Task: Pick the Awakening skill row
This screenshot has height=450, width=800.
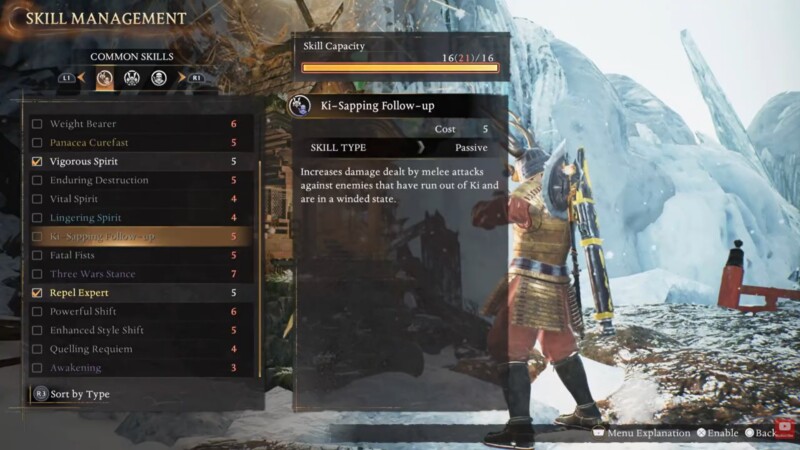Action: point(75,368)
